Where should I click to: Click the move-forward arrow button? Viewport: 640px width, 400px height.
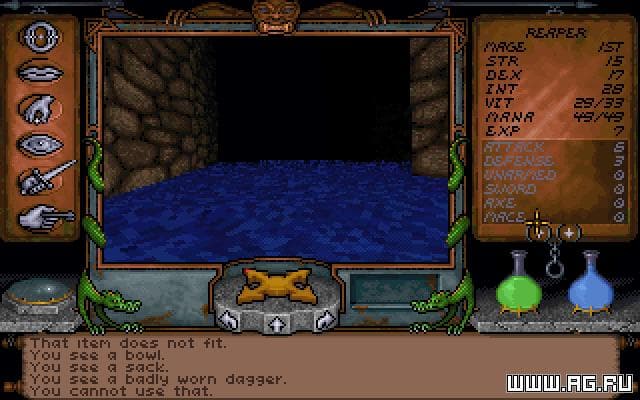click(x=274, y=325)
